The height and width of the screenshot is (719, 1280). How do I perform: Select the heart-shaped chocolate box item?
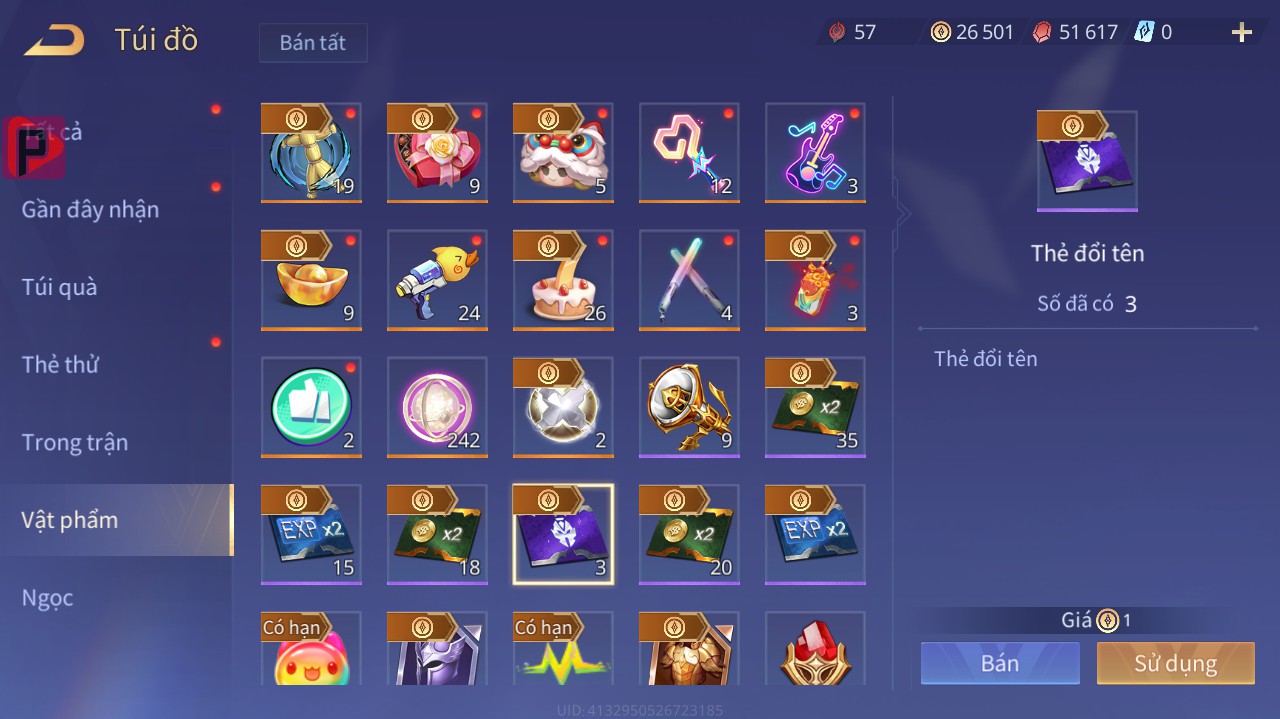(437, 152)
